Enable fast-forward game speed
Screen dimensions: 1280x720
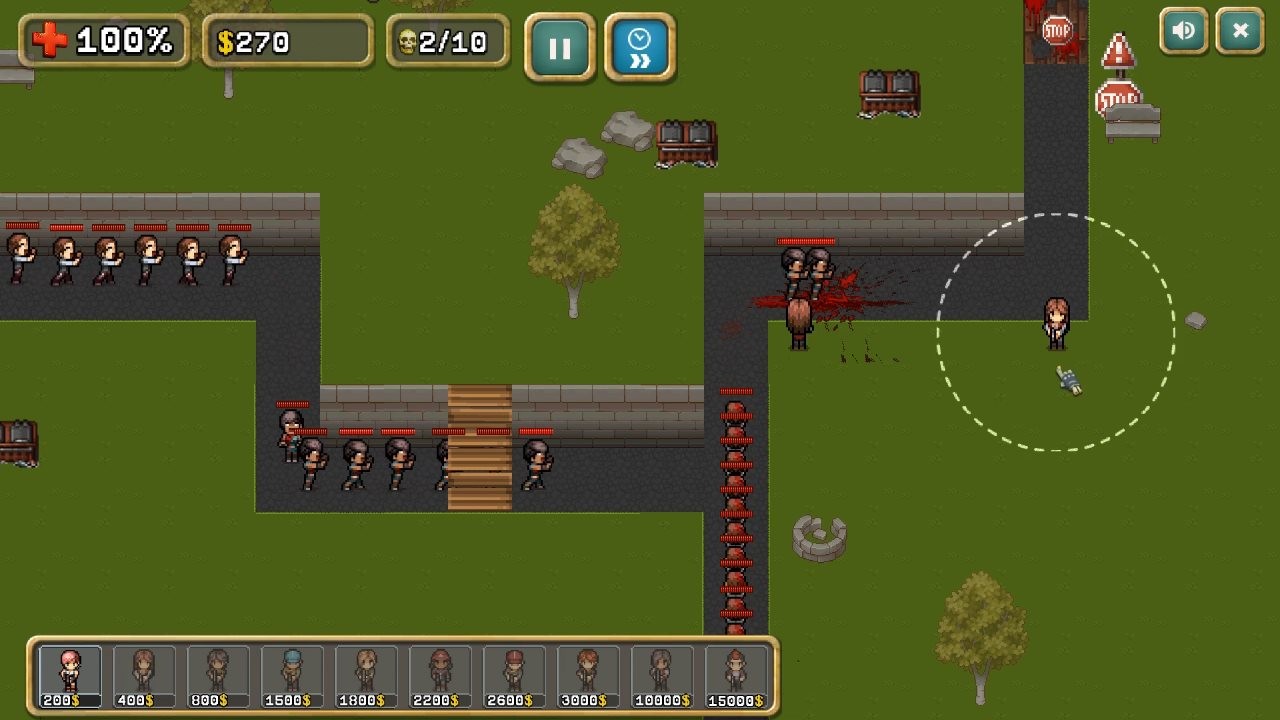[x=640, y=46]
